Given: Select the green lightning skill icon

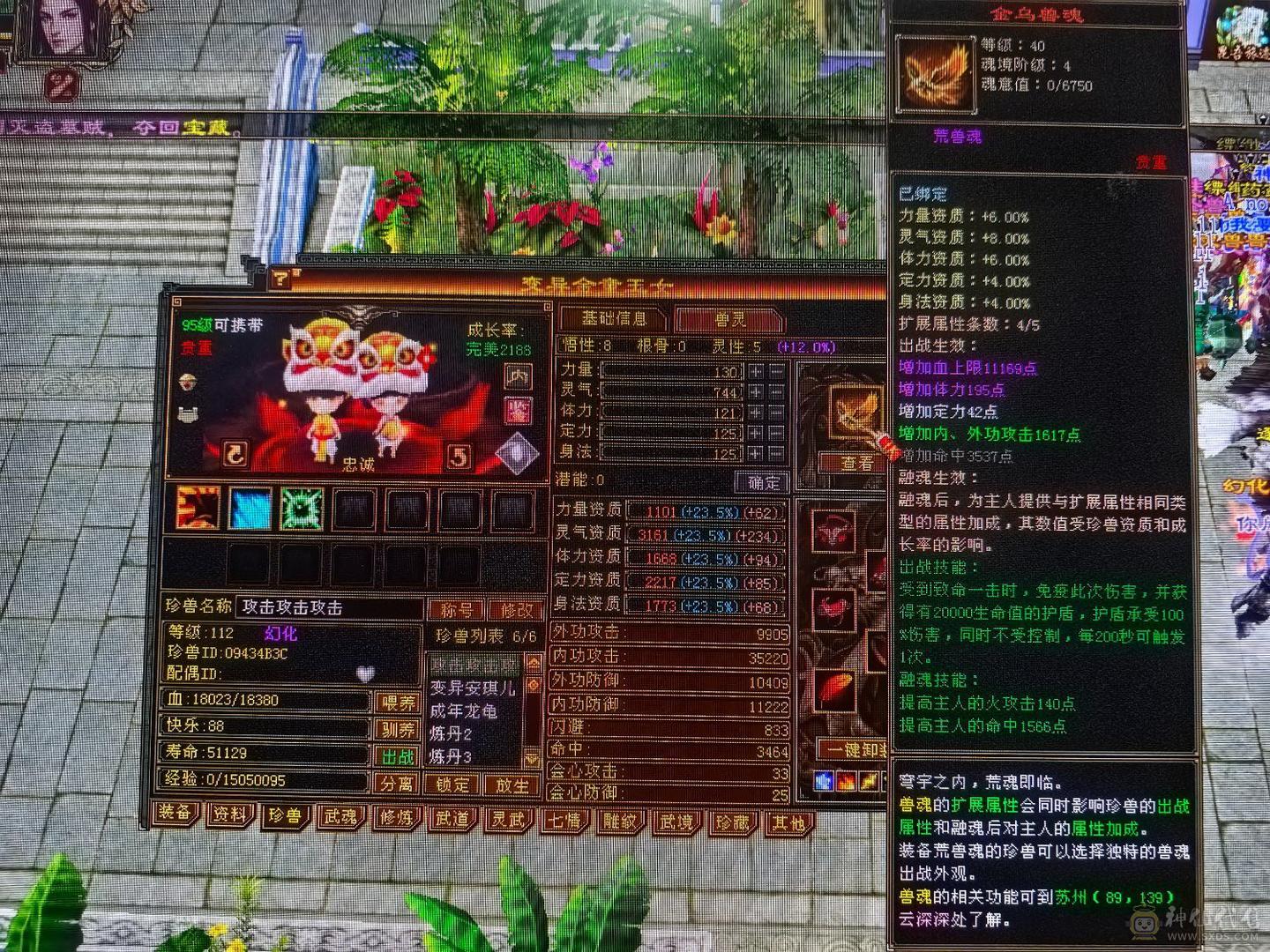Looking at the screenshot, I should [x=301, y=507].
